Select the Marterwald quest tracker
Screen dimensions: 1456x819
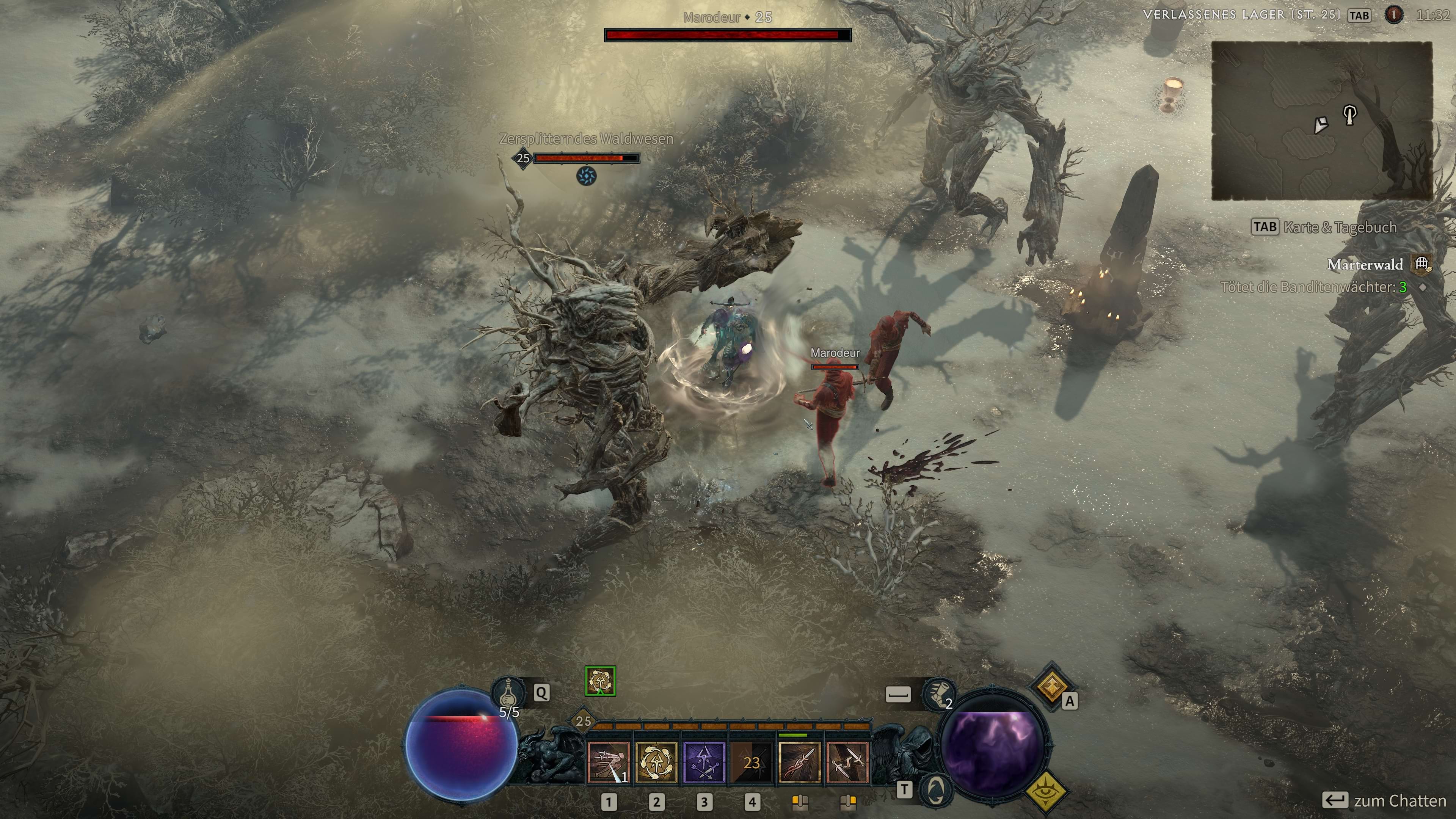(x=1365, y=265)
